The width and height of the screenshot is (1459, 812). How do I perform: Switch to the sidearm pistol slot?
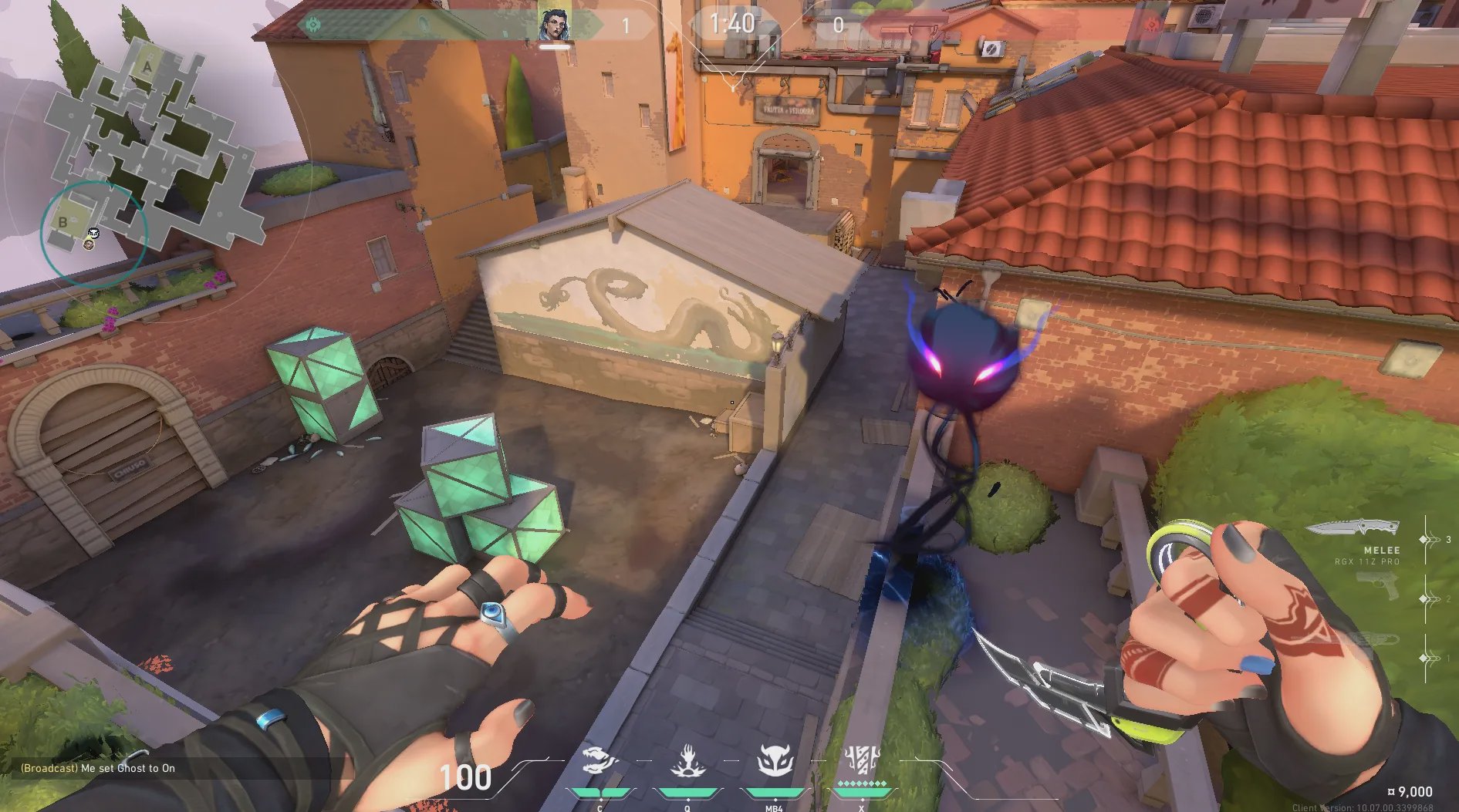(x=1378, y=588)
